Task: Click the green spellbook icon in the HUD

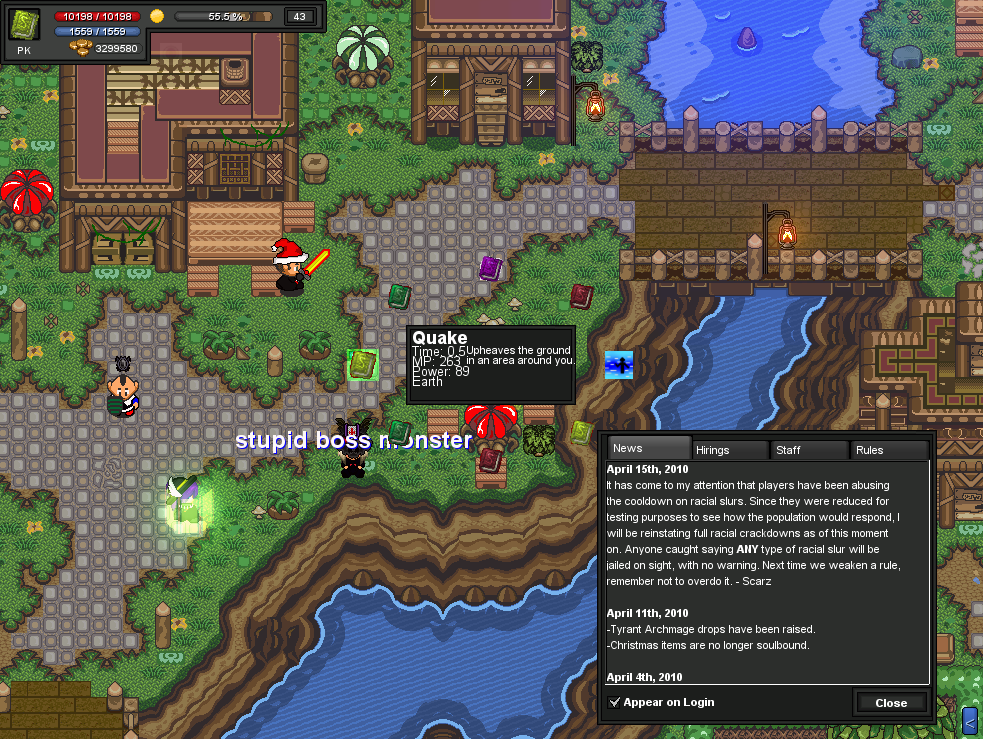Action: click(25, 24)
